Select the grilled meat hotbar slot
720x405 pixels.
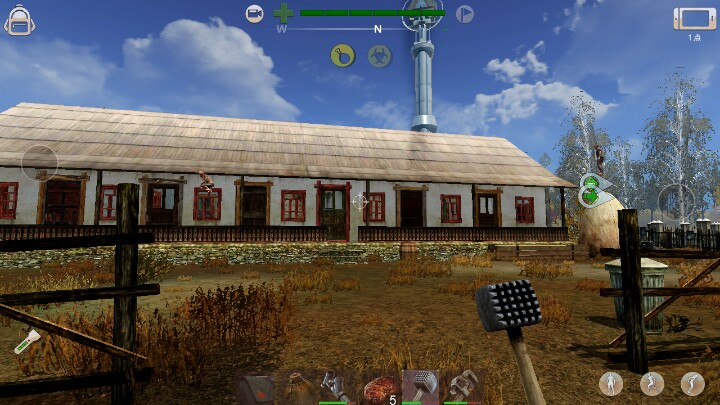click(379, 387)
